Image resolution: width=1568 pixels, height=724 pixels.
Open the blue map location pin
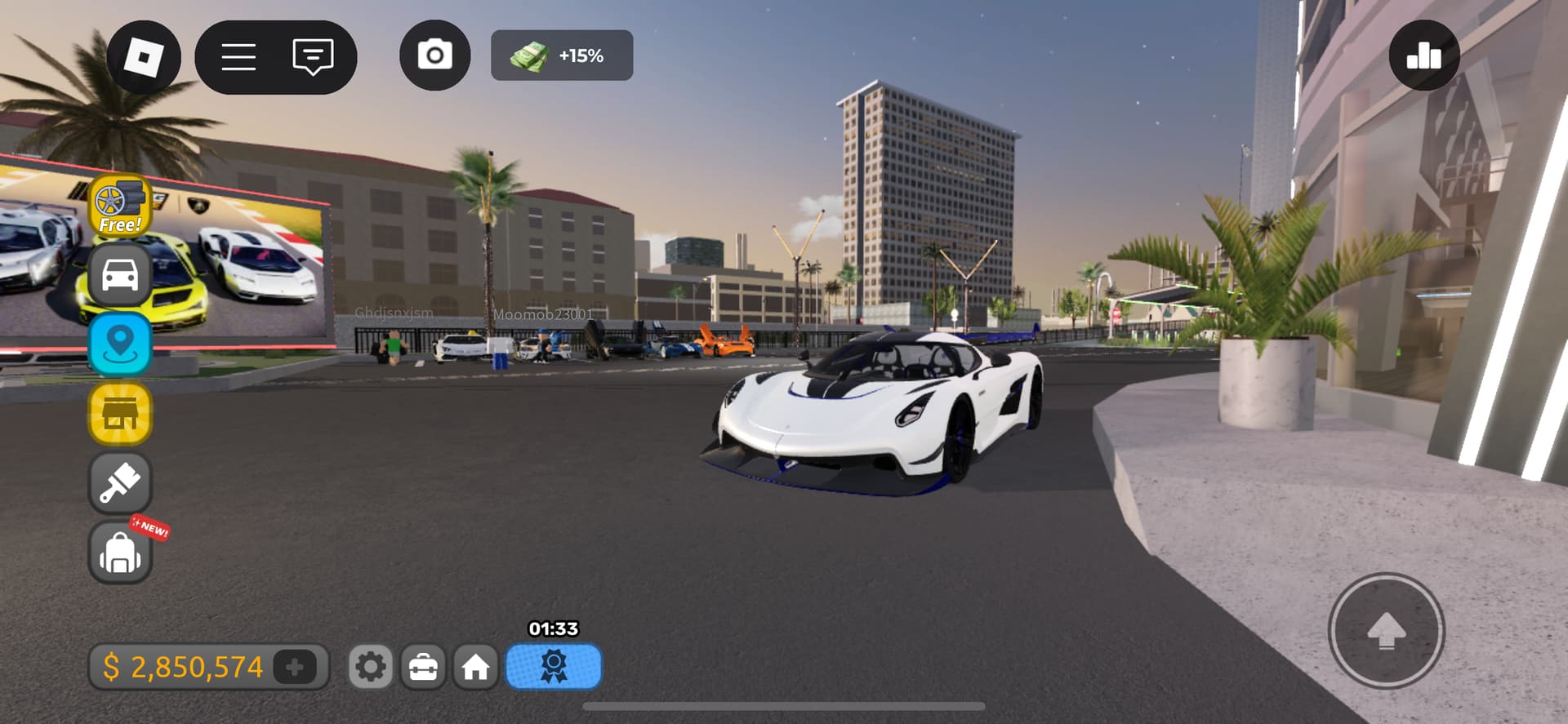click(120, 344)
